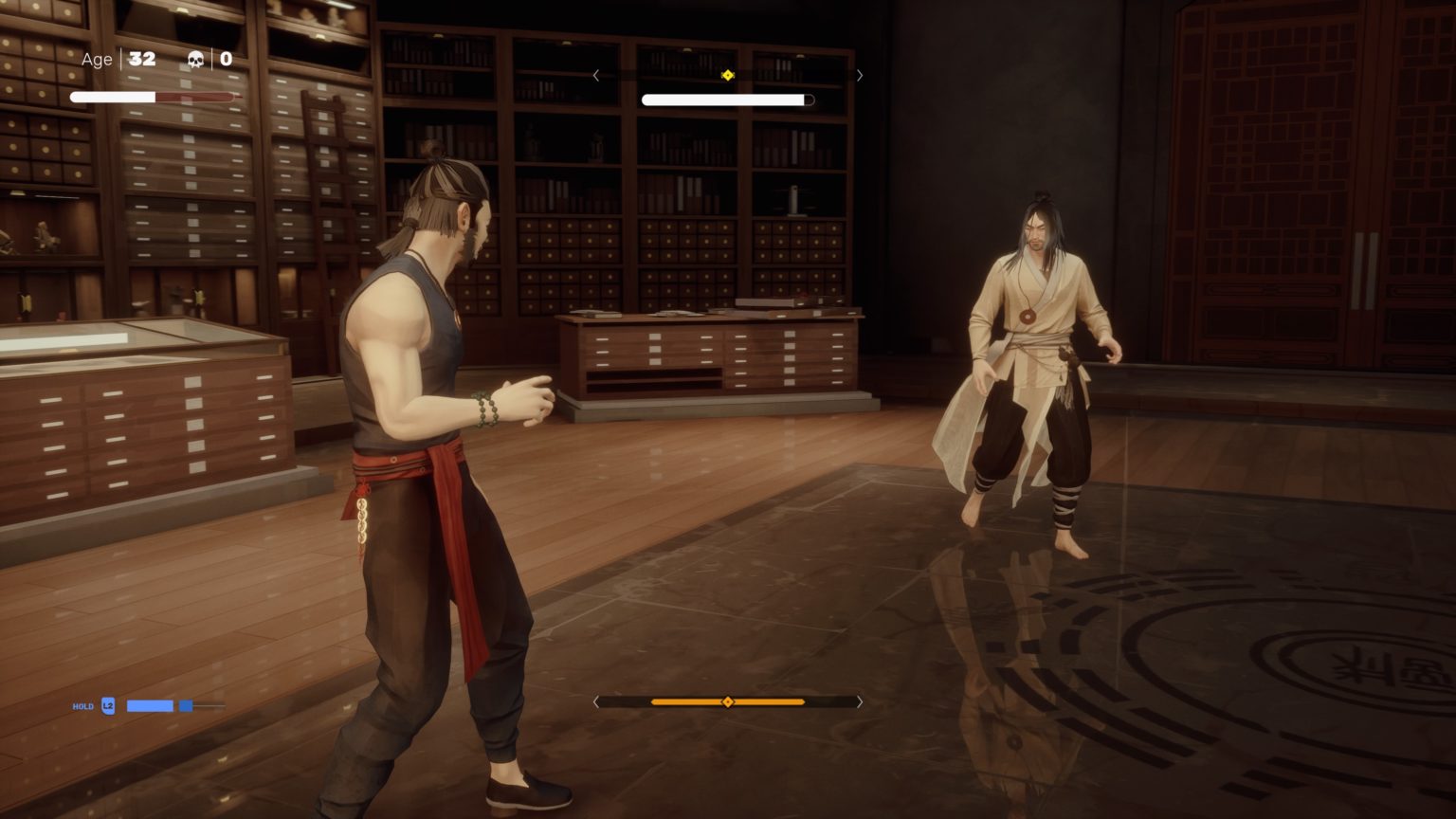The width and height of the screenshot is (1456, 819).
Task: Click the filled blue focus meter bar
Action: [x=150, y=705]
